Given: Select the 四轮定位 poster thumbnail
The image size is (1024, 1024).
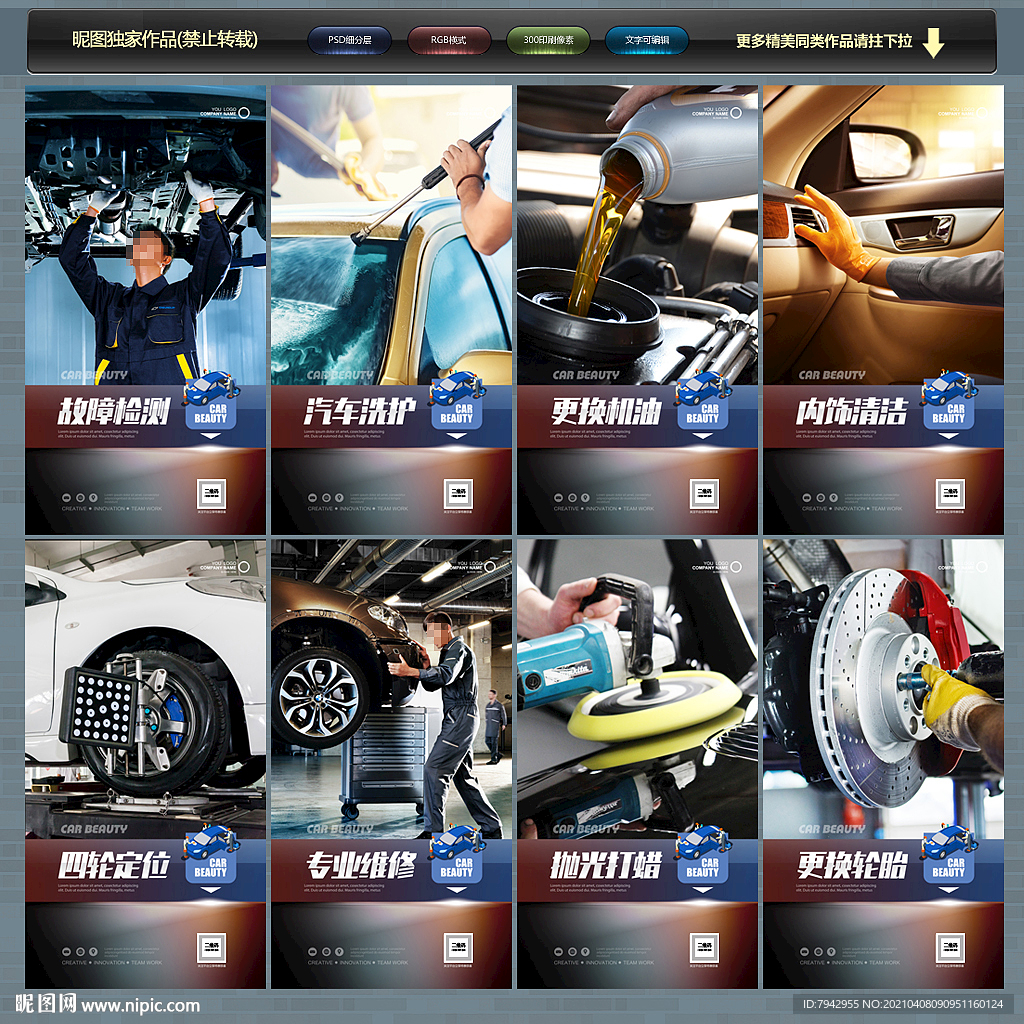Looking at the screenshot, I should [146, 764].
